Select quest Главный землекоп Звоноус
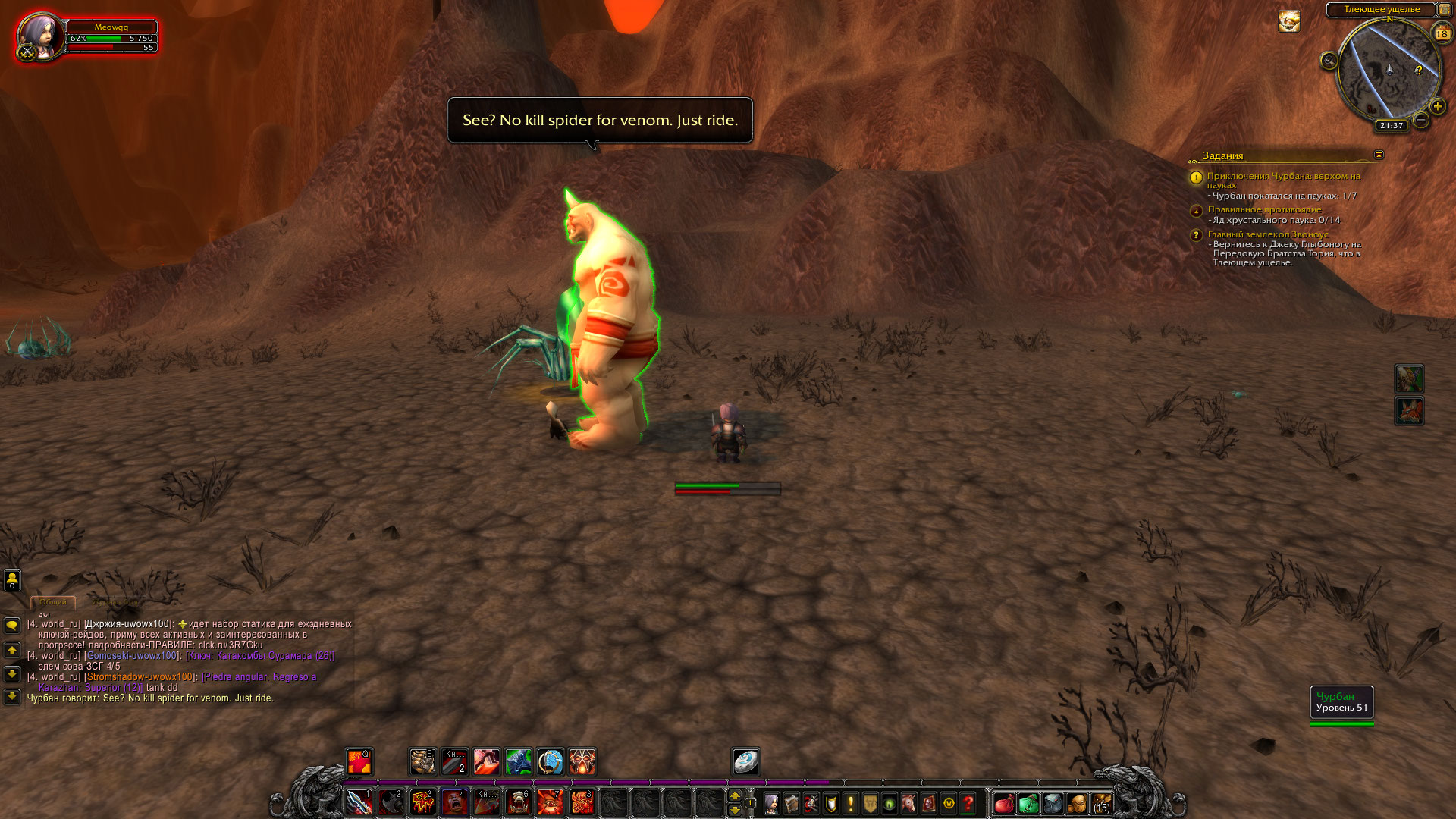Image resolution: width=1456 pixels, height=819 pixels. pos(1268,234)
